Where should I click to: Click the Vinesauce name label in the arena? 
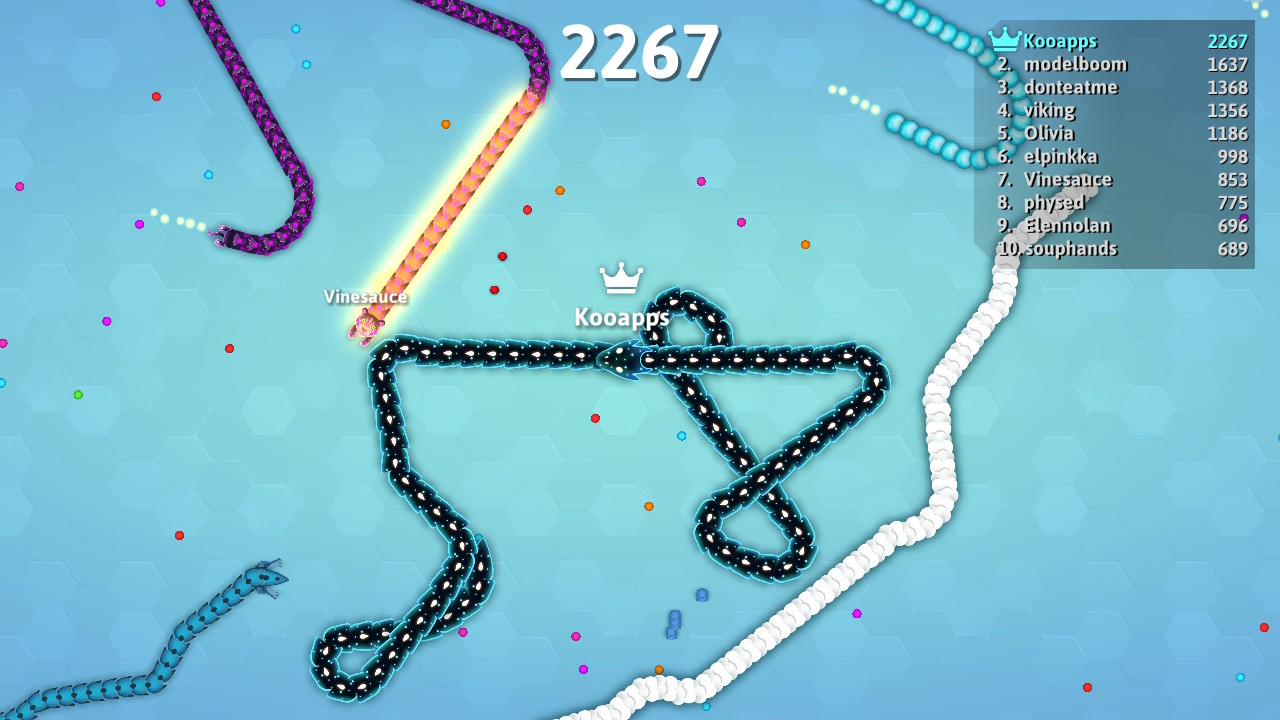pos(365,297)
